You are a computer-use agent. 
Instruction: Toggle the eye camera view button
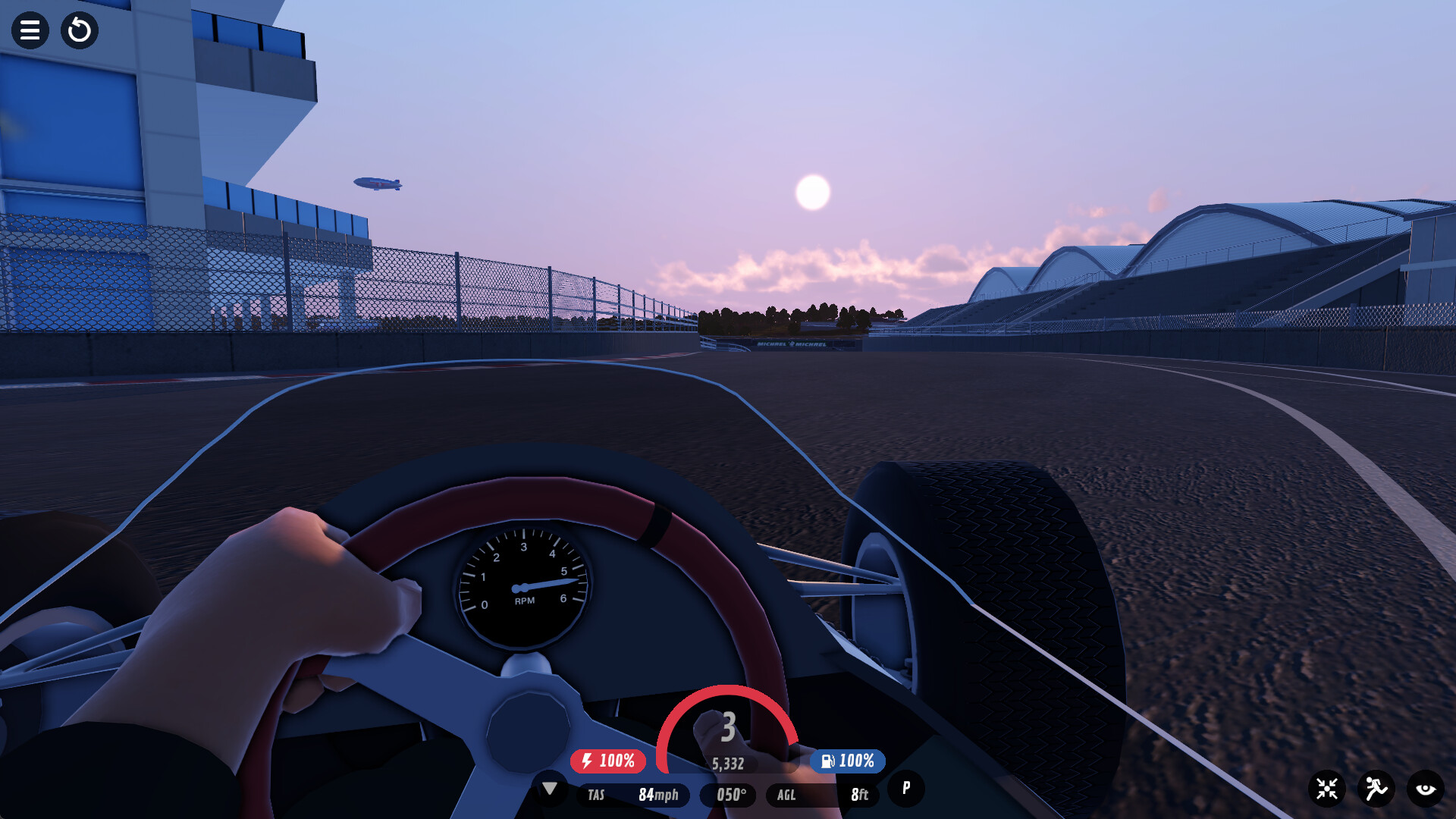click(x=1426, y=789)
